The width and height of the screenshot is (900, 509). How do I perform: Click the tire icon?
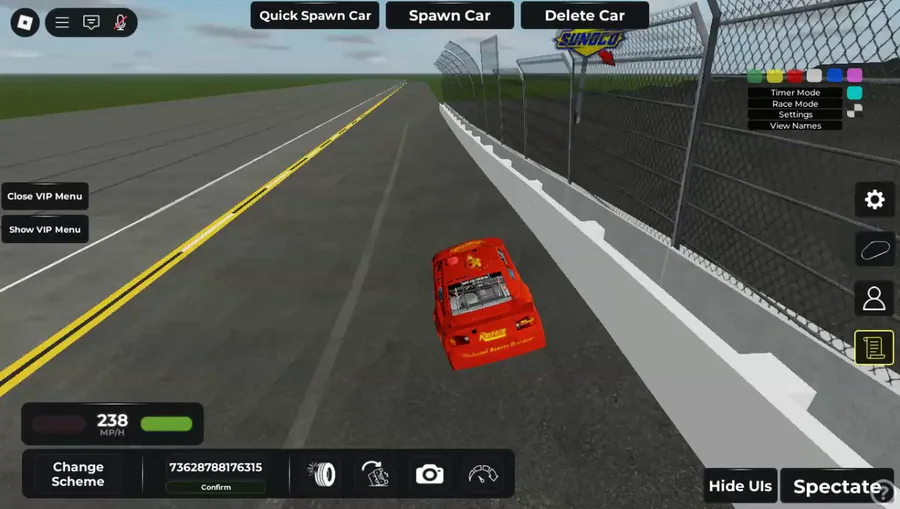(x=322, y=474)
